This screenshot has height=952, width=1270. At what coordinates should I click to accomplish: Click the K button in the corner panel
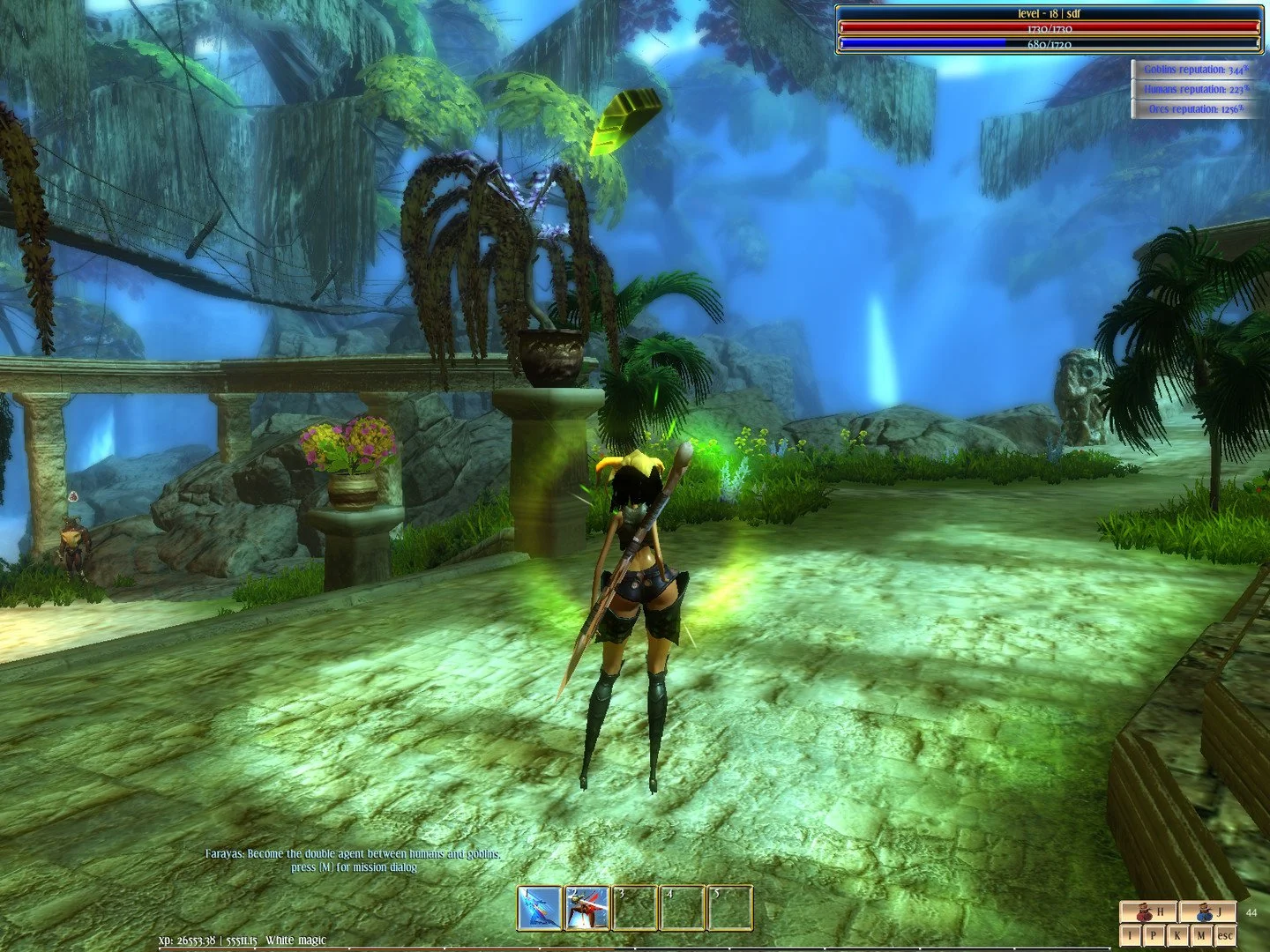1177,935
